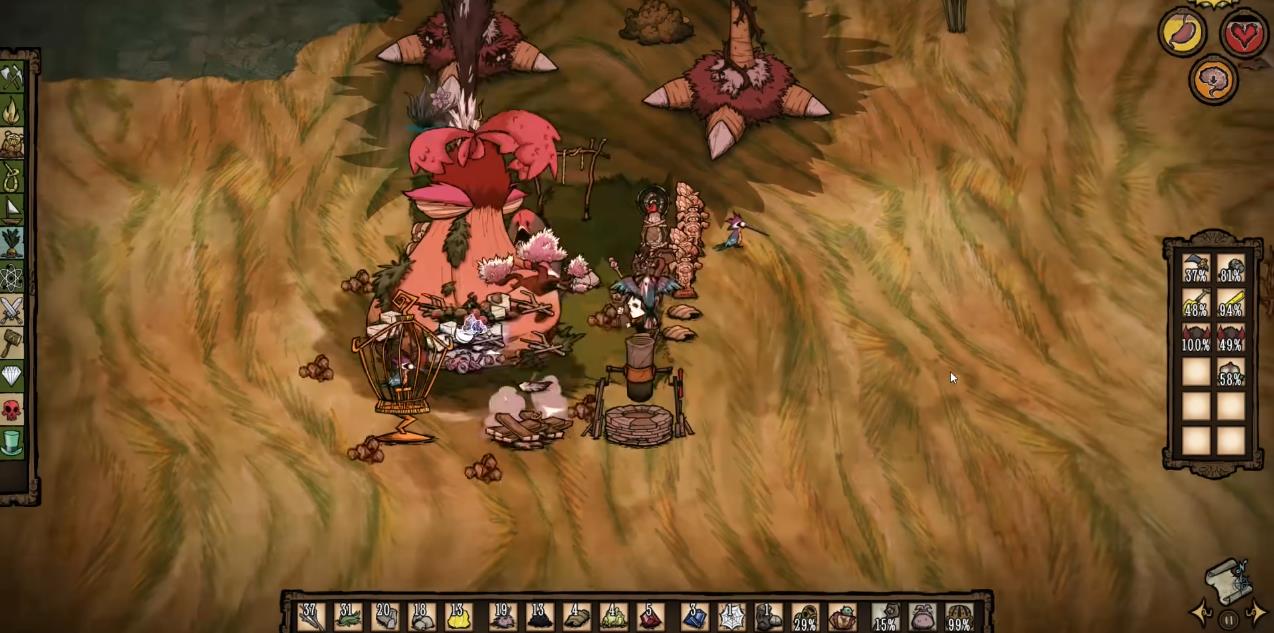This screenshot has height=633, width=1274.
Task: Select the twigs stack of 37
Action: pos(309,616)
